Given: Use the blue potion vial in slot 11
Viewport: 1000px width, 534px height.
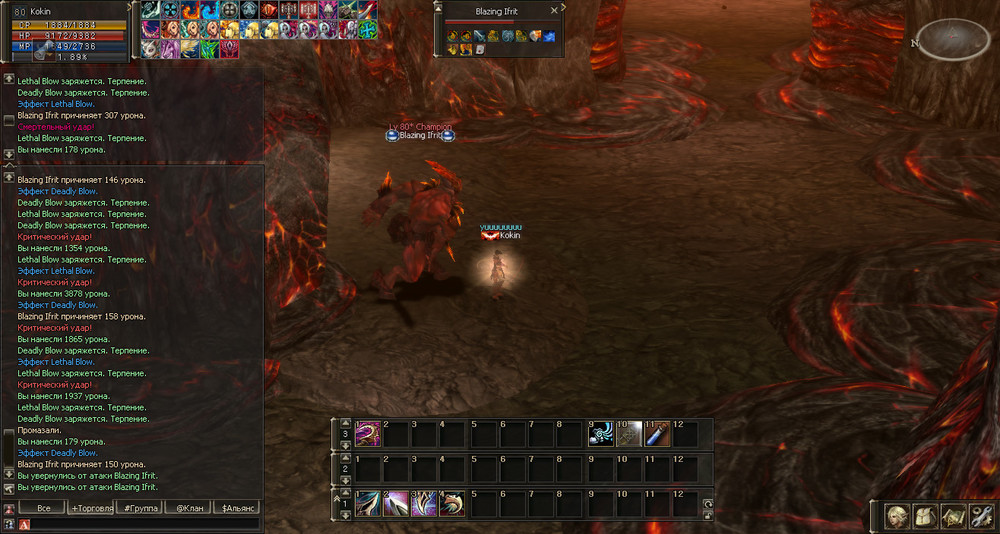Looking at the screenshot, I should pyautogui.click(x=657, y=433).
